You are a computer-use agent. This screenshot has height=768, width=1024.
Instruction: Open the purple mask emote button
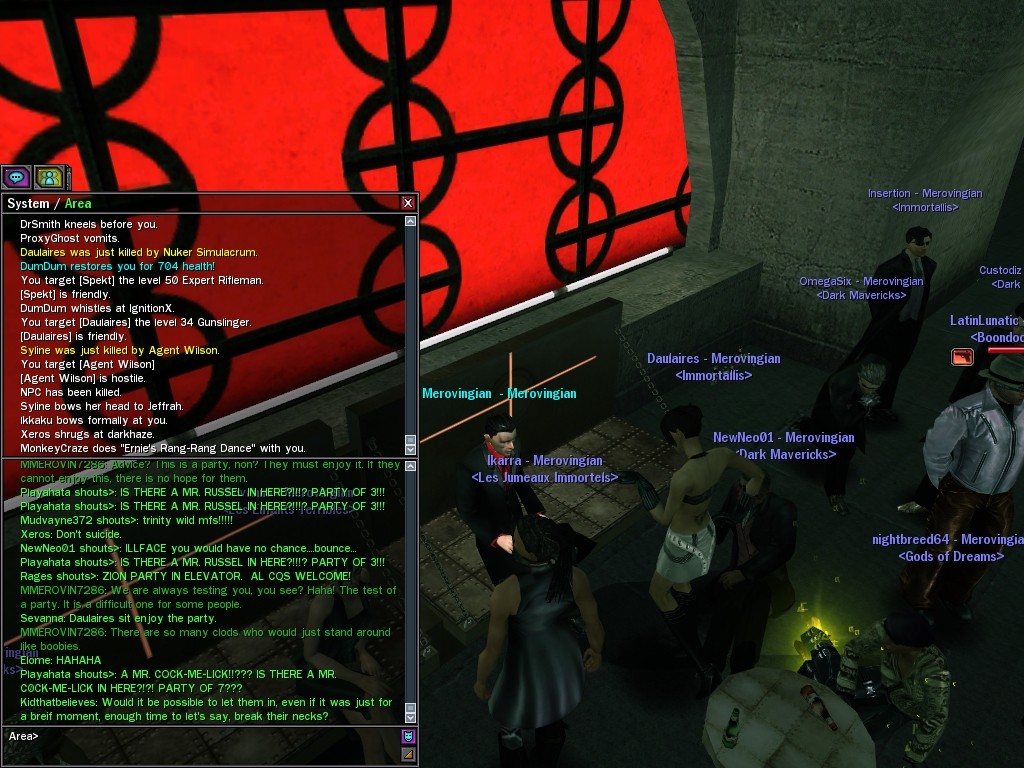pos(408,737)
